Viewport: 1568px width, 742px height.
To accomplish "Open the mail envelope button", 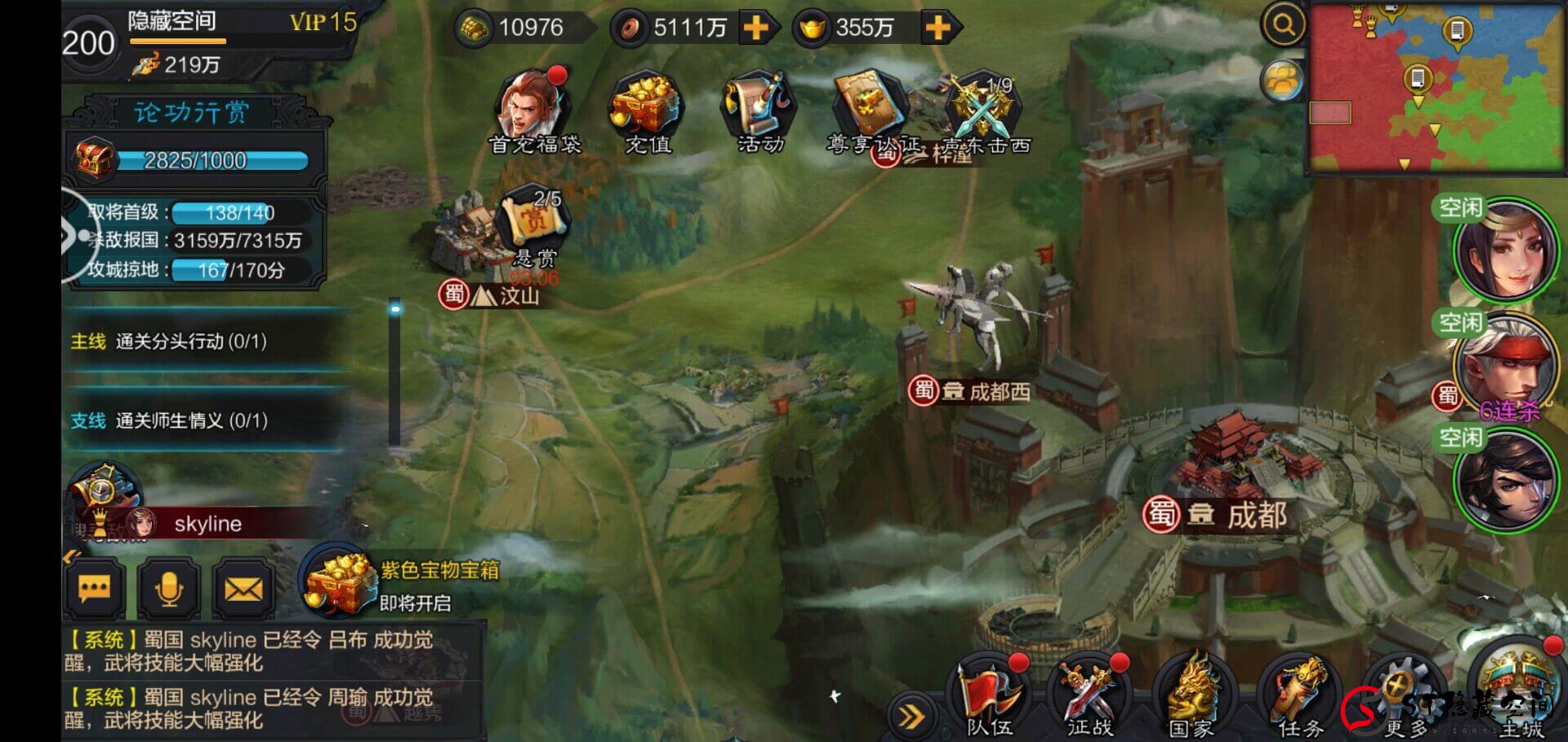I will pos(243,589).
